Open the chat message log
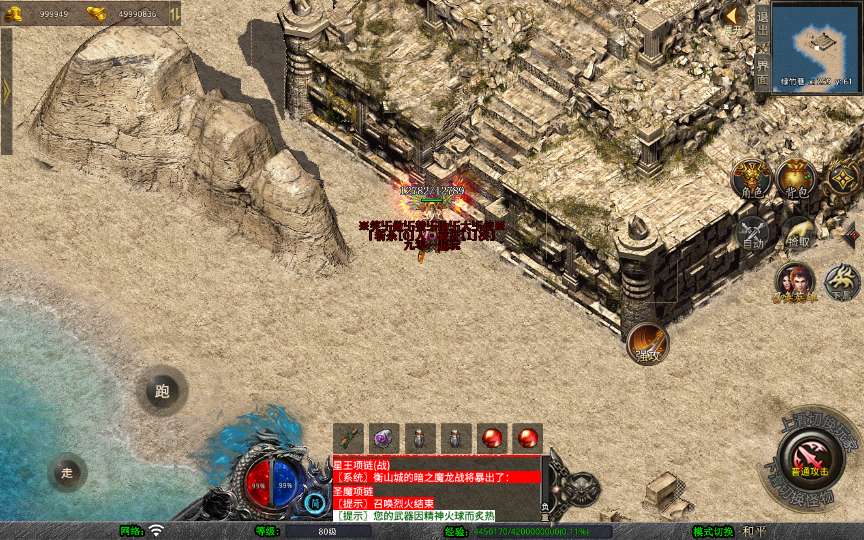 (436, 489)
